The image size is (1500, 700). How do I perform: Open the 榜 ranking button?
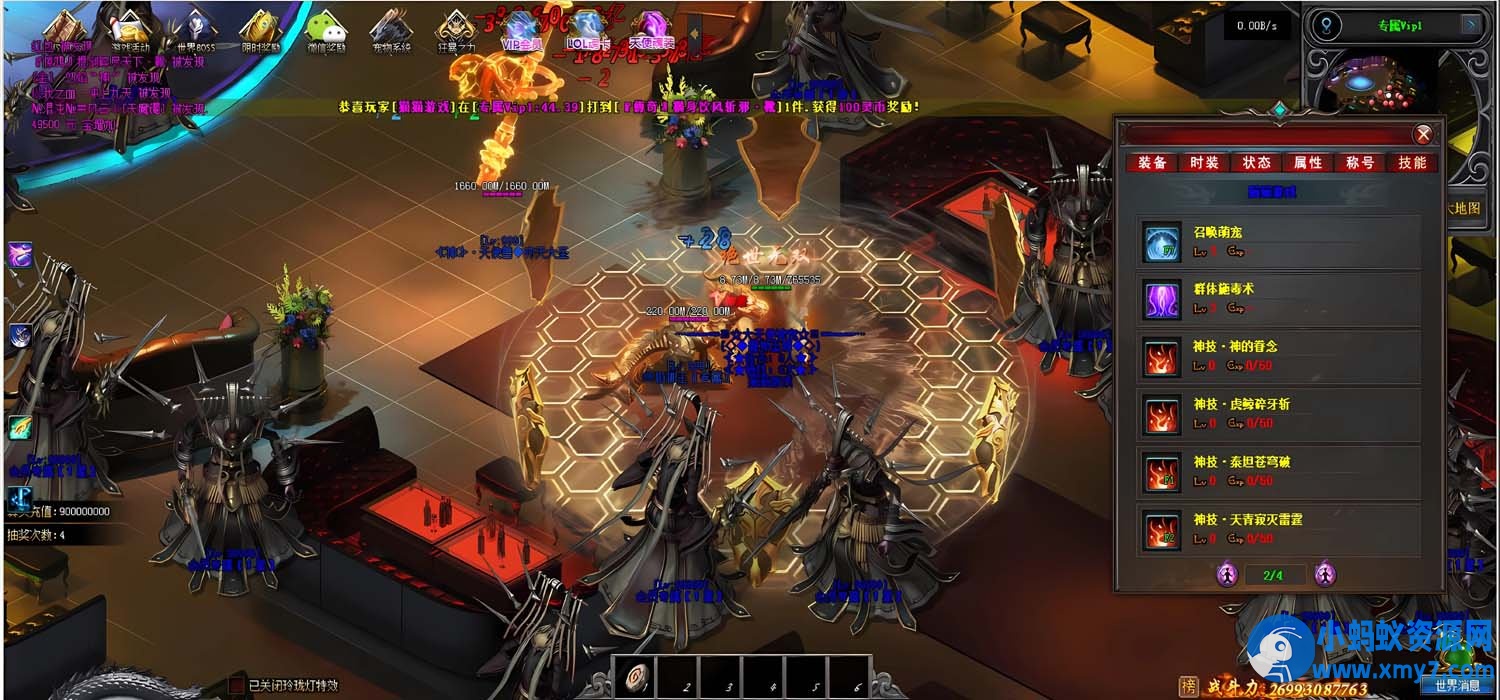pyautogui.click(x=1189, y=686)
